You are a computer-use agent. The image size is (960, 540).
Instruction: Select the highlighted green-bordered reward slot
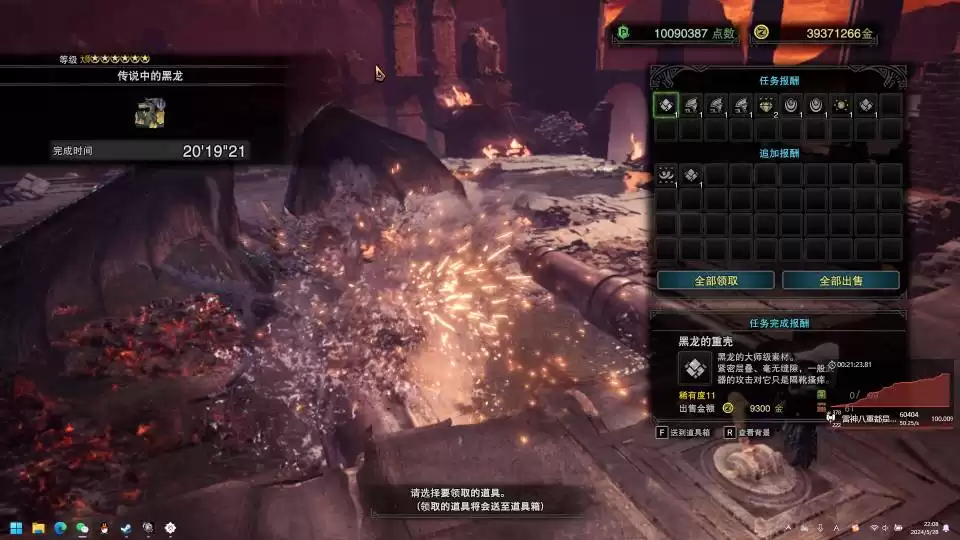[666, 105]
